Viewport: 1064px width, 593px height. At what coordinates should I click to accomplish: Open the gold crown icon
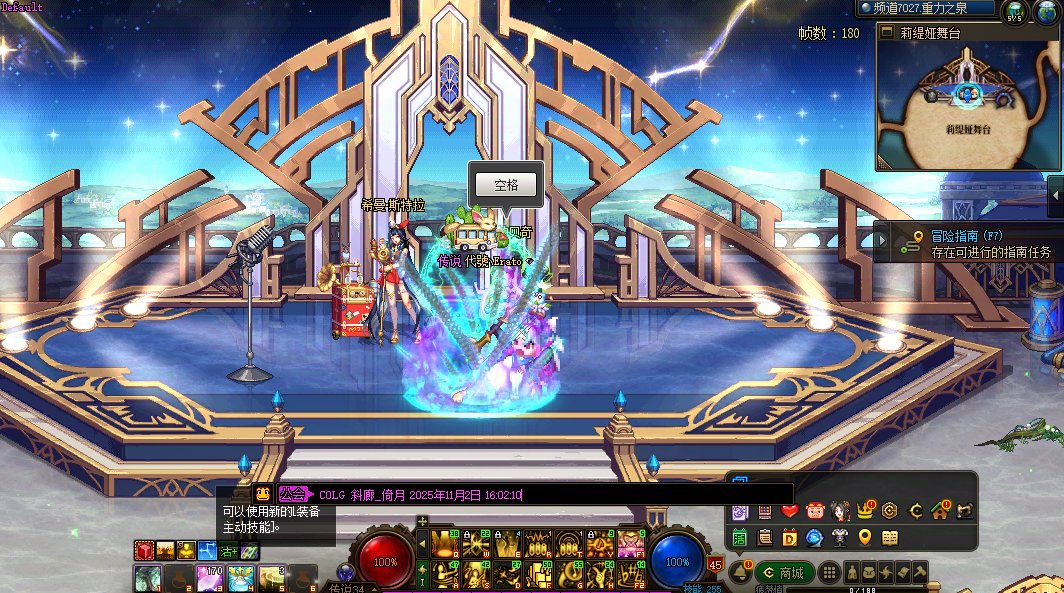pos(865,511)
